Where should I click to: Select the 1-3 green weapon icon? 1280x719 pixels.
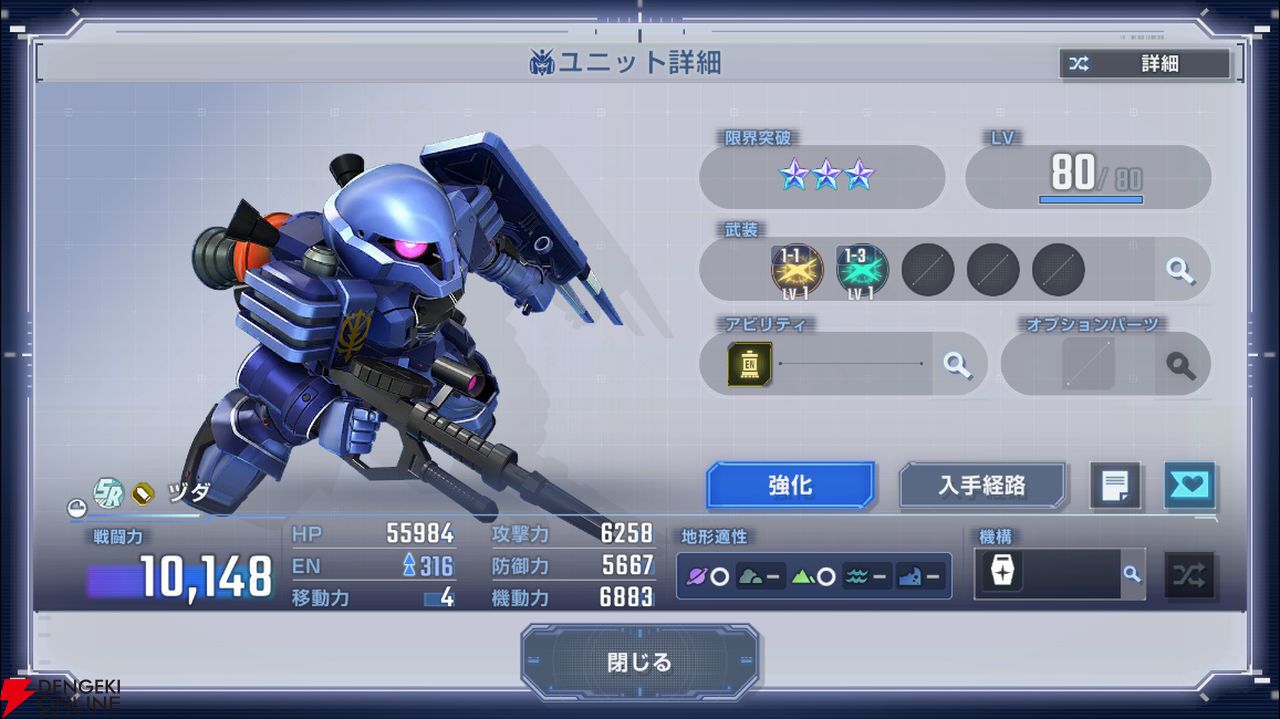pyautogui.click(x=862, y=270)
